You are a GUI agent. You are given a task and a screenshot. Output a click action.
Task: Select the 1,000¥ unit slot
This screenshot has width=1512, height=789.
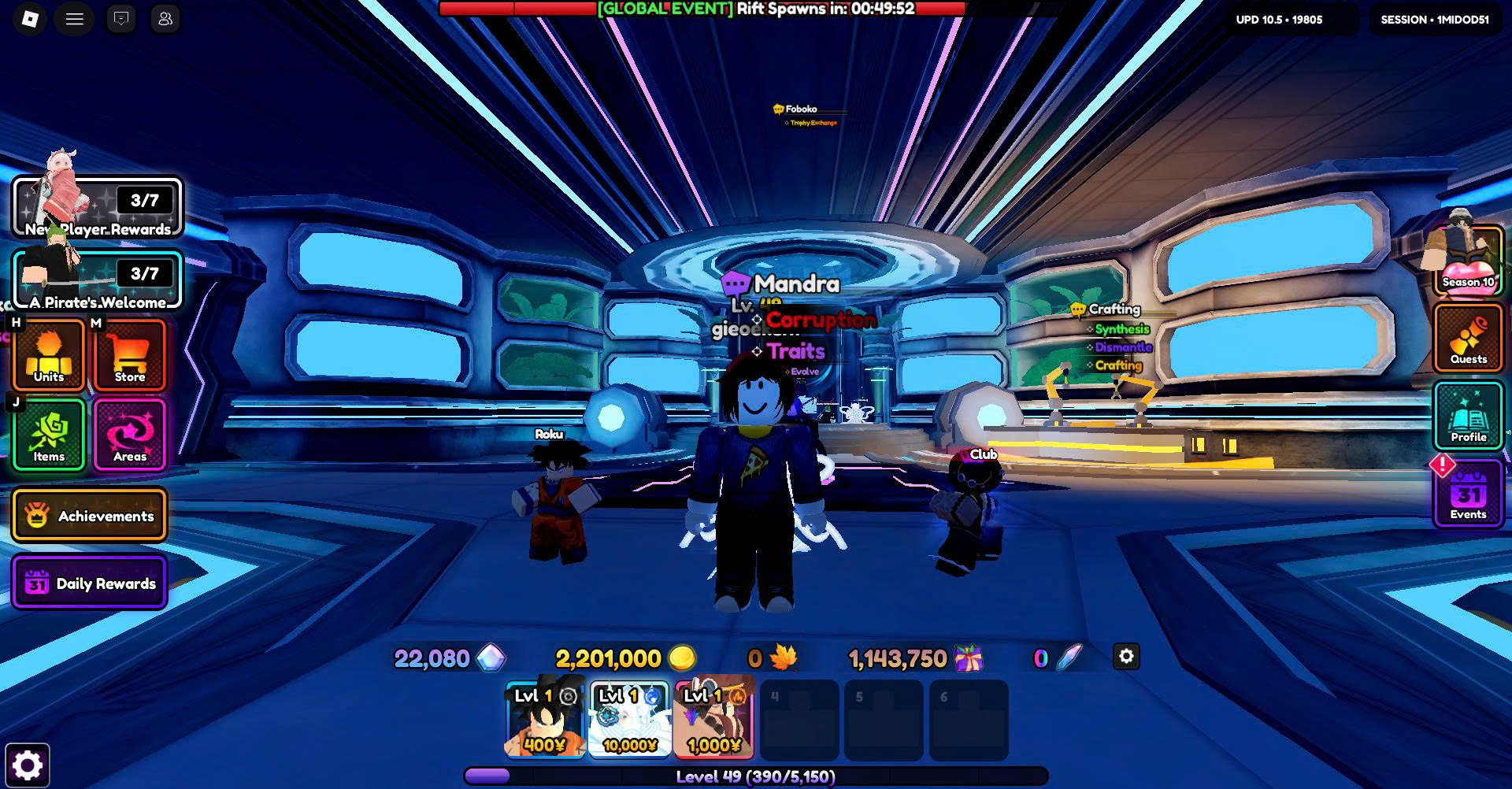[713, 720]
